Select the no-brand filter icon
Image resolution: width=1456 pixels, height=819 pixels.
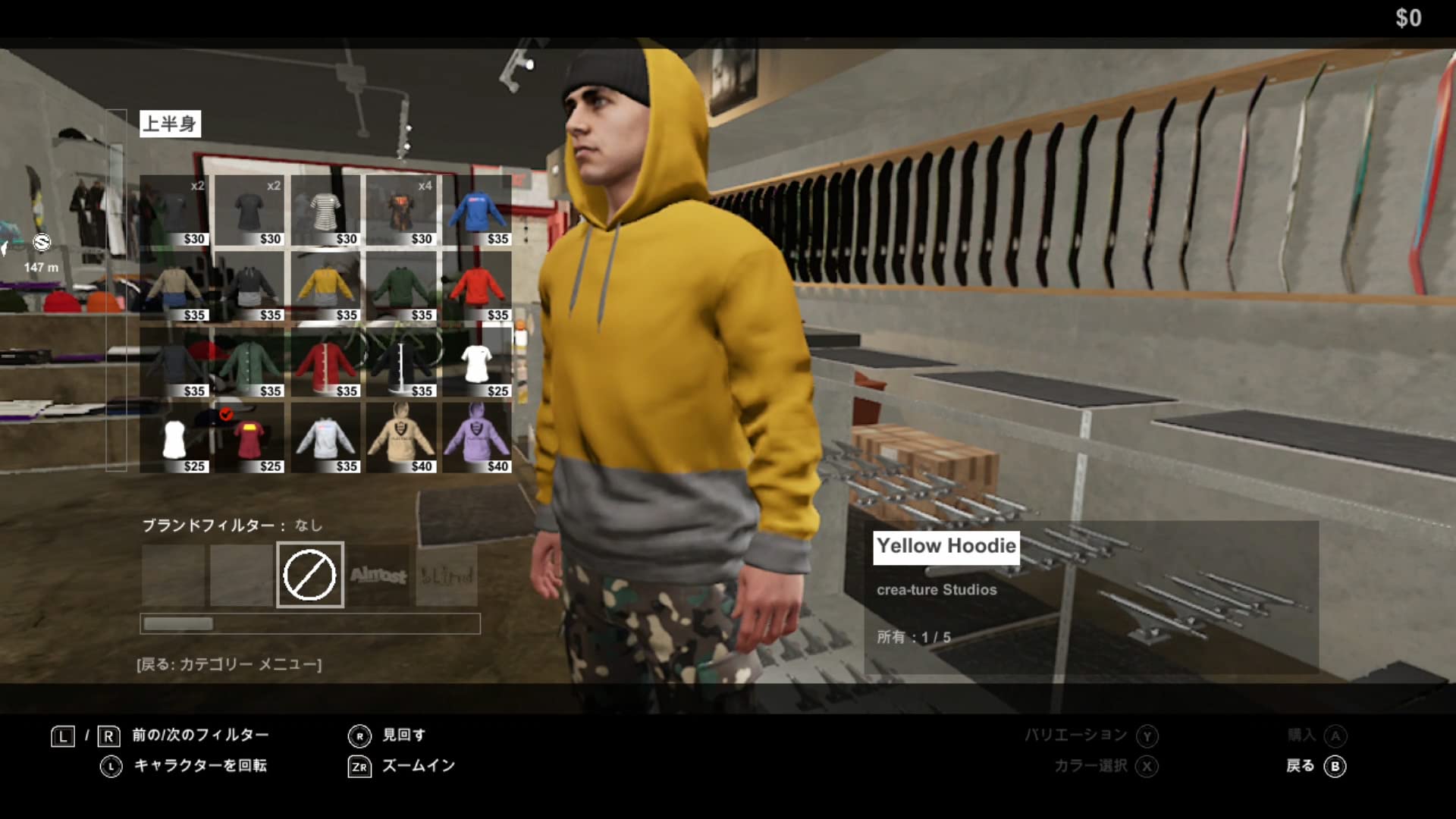pyautogui.click(x=309, y=575)
